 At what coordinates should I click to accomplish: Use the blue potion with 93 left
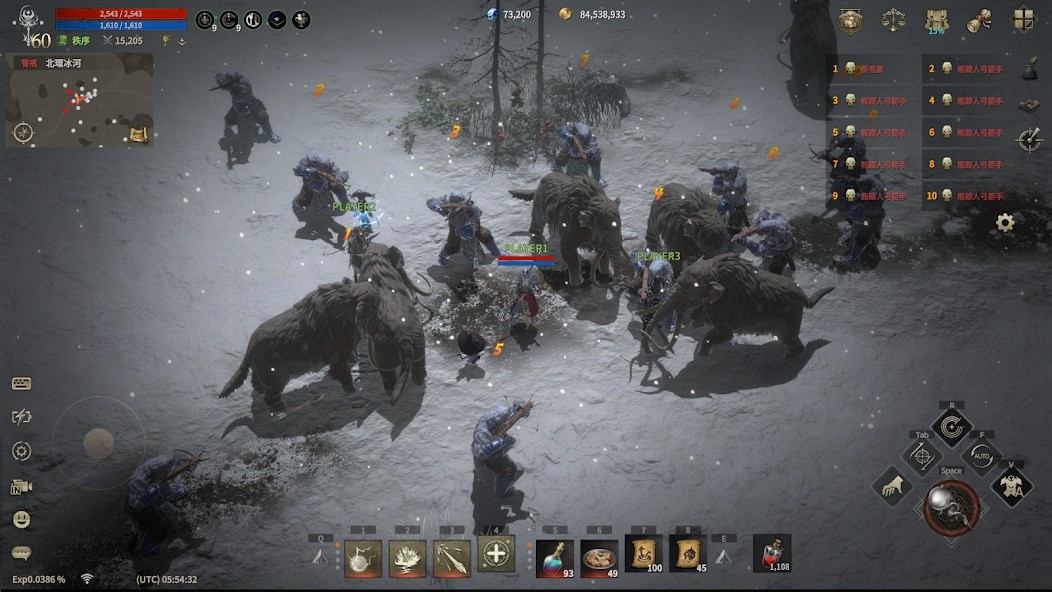[554, 557]
